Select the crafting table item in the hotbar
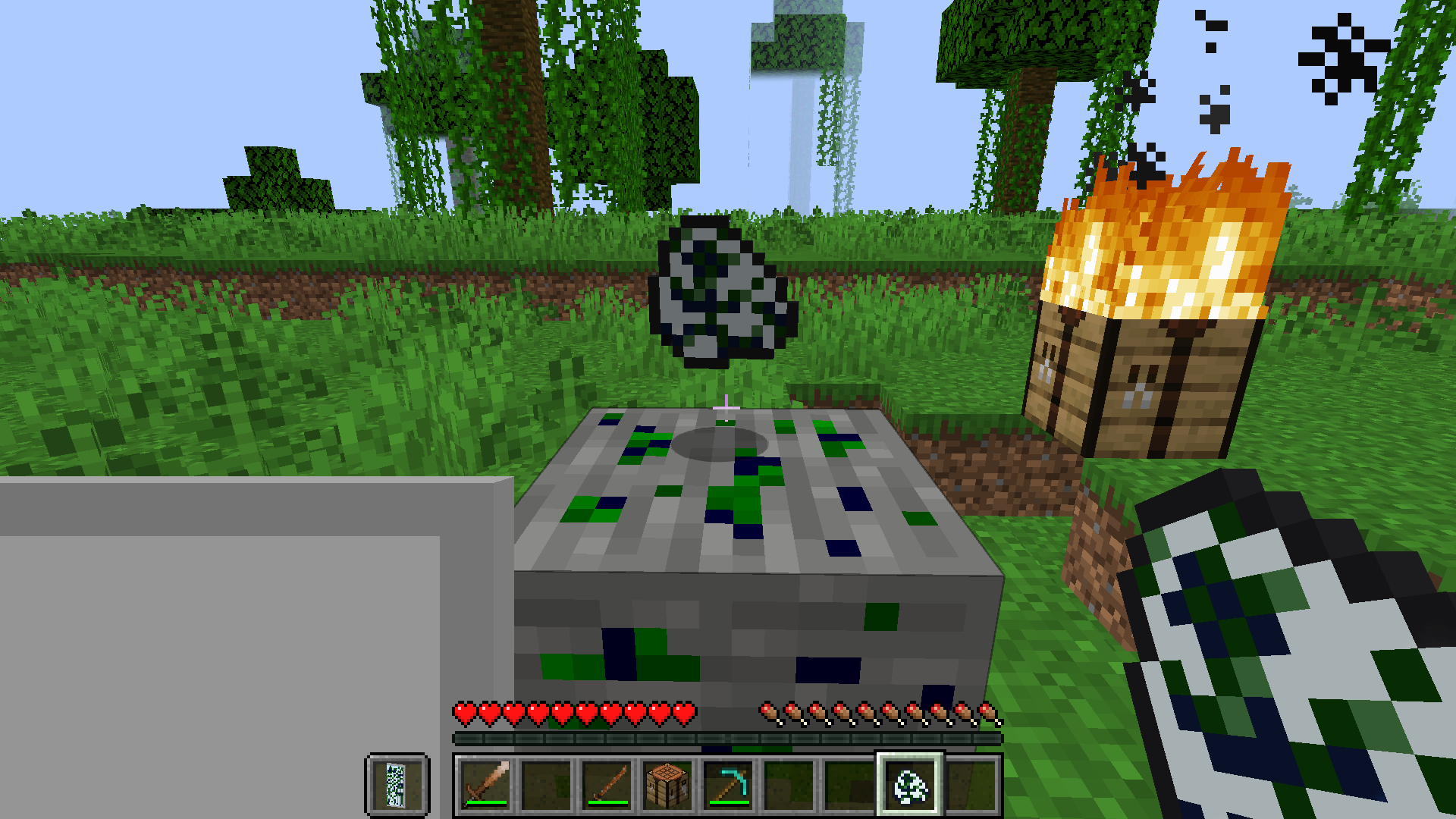1456x819 pixels. [x=669, y=786]
